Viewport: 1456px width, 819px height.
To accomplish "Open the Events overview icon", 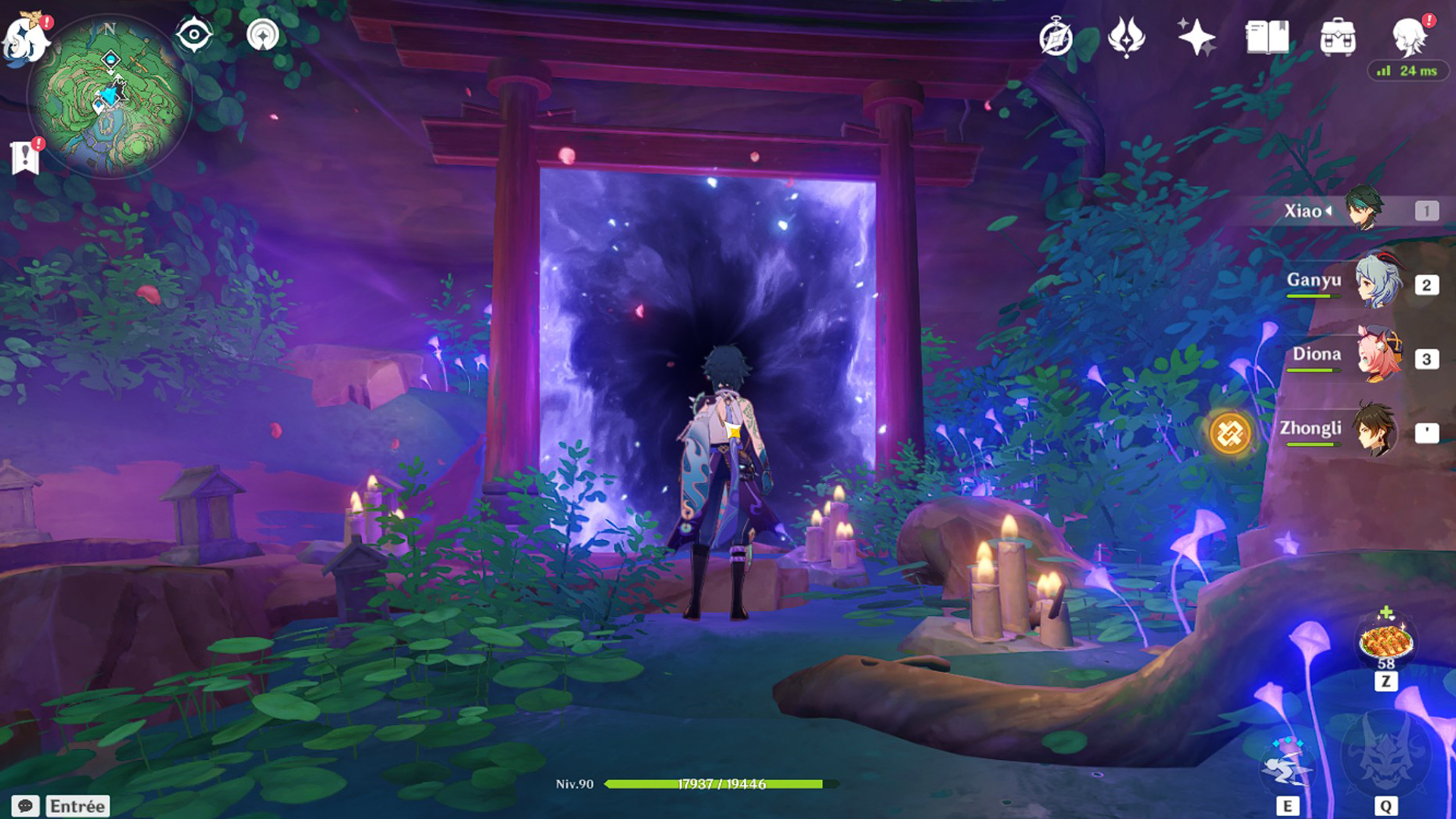I will click(1128, 34).
